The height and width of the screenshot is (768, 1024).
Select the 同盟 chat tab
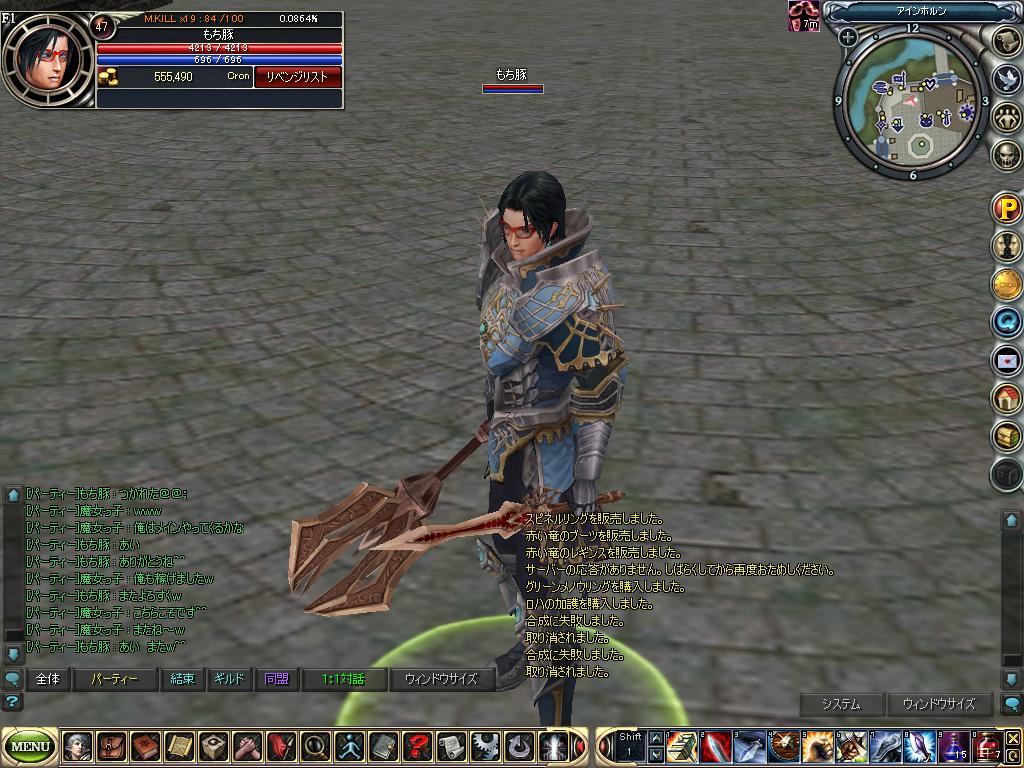coord(276,679)
